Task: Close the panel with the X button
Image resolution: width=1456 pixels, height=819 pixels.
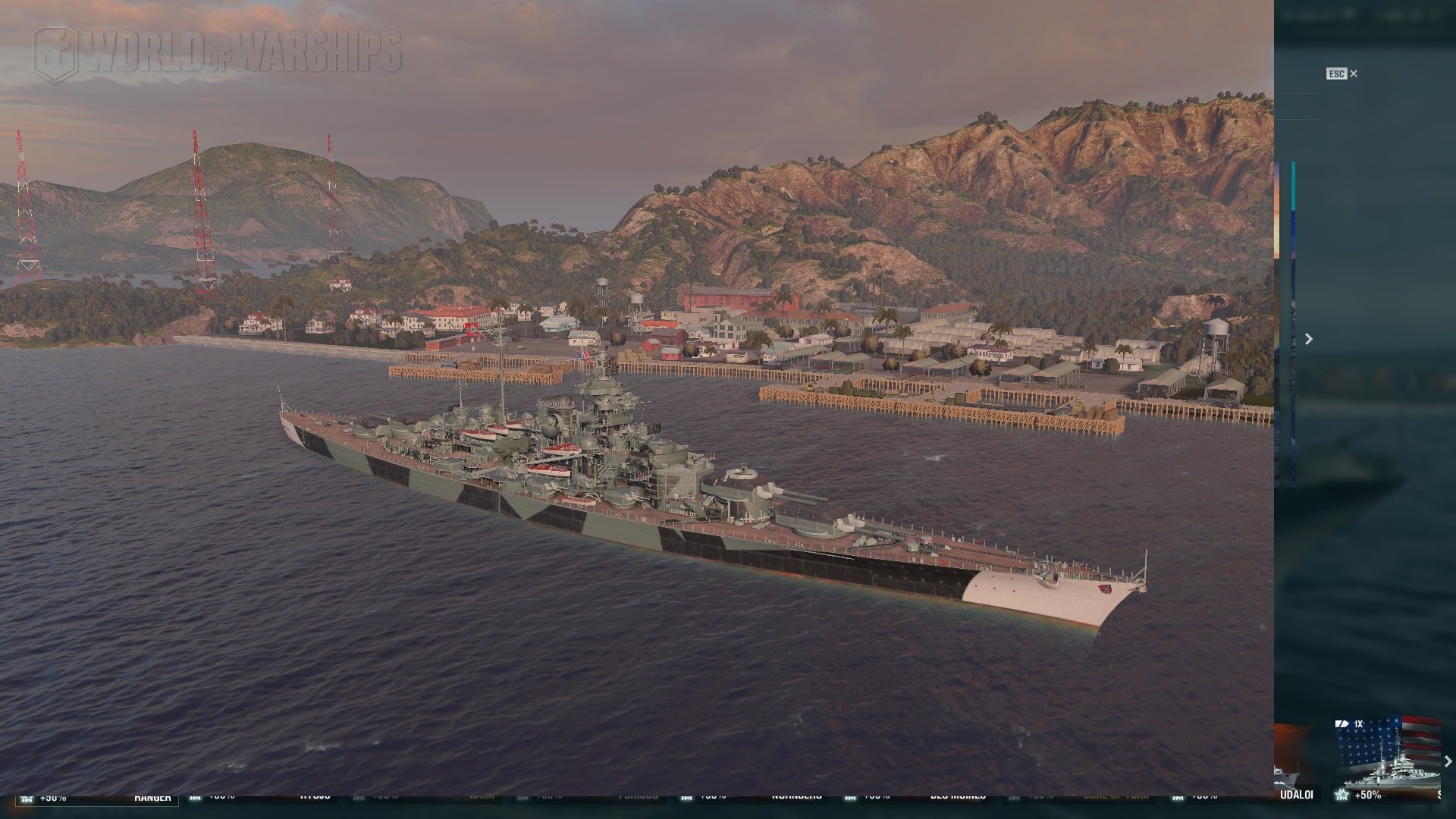Action: pos(1354,74)
